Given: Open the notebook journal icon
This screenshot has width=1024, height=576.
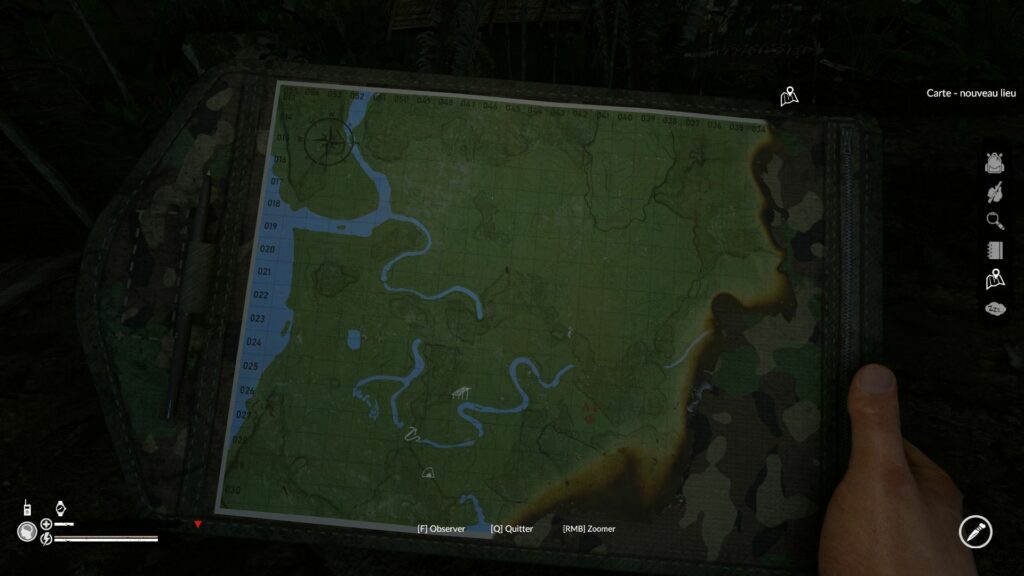Looking at the screenshot, I should point(994,250).
